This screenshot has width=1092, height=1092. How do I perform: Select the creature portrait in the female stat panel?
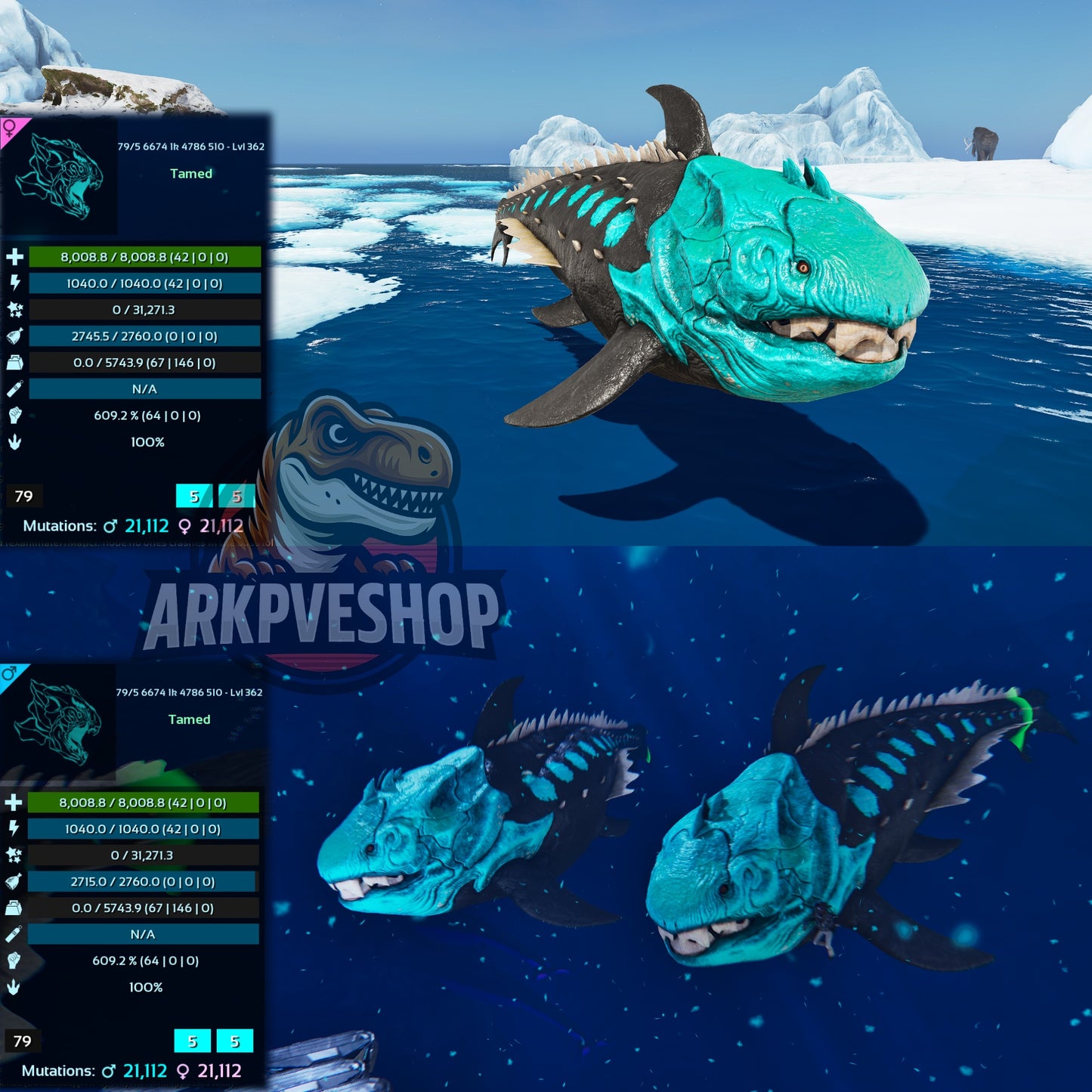[59, 176]
